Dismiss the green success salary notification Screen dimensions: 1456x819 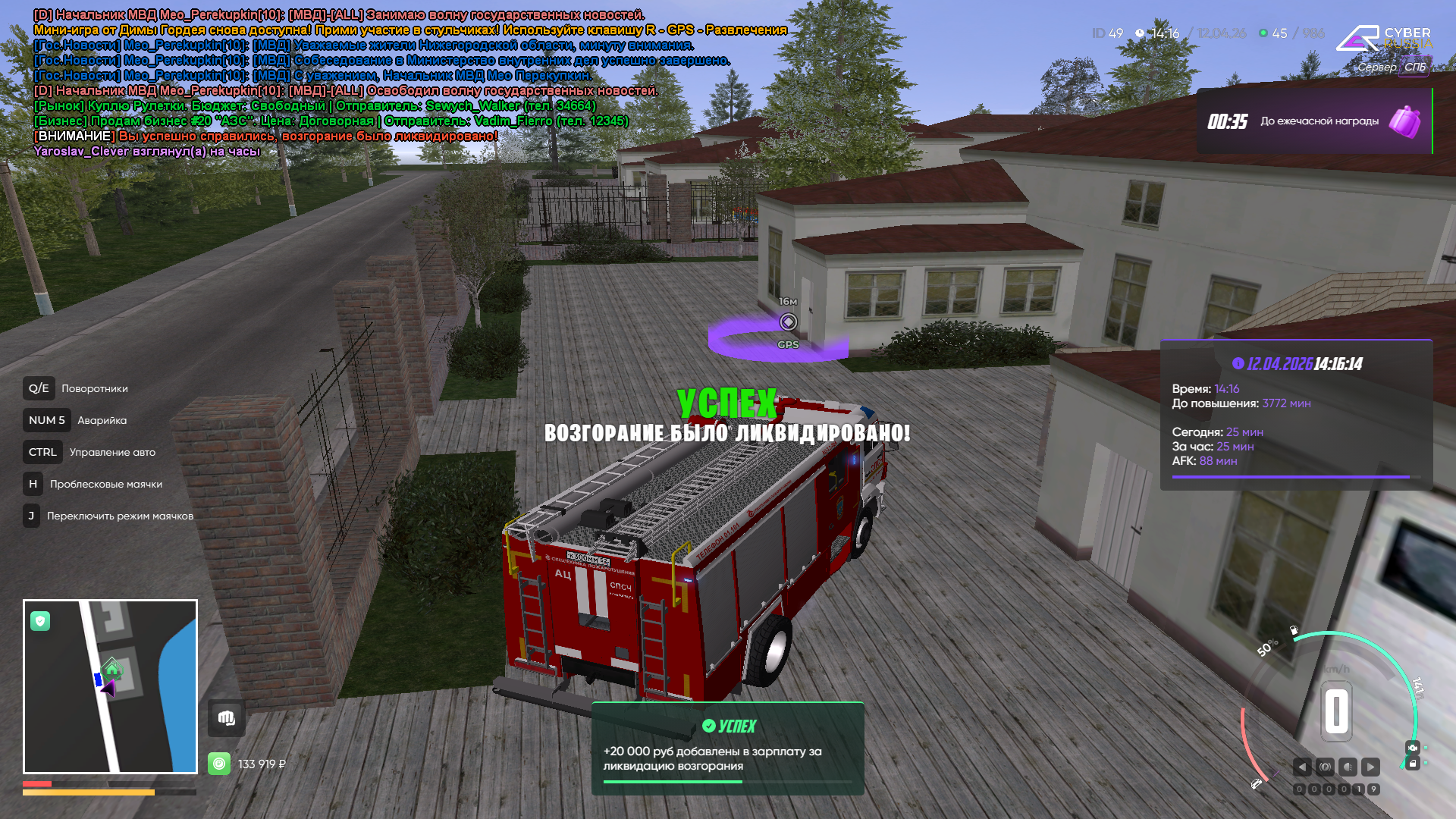(727, 748)
